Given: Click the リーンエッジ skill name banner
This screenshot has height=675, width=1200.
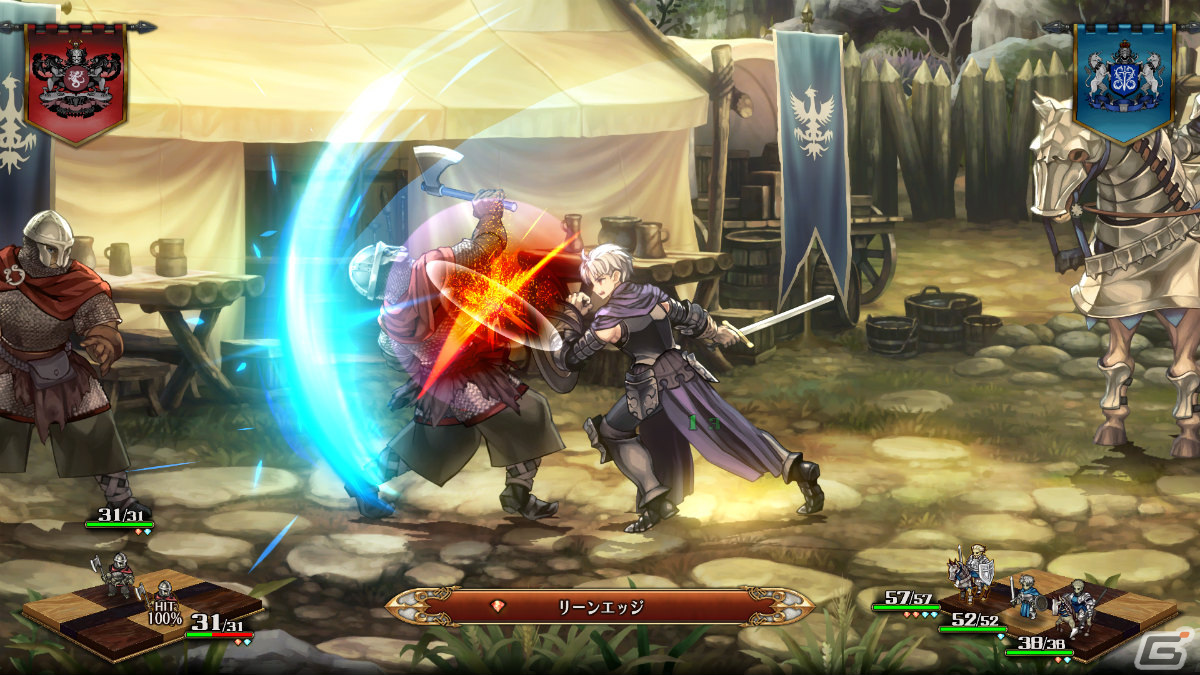Looking at the screenshot, I should (x=600, y=606).
